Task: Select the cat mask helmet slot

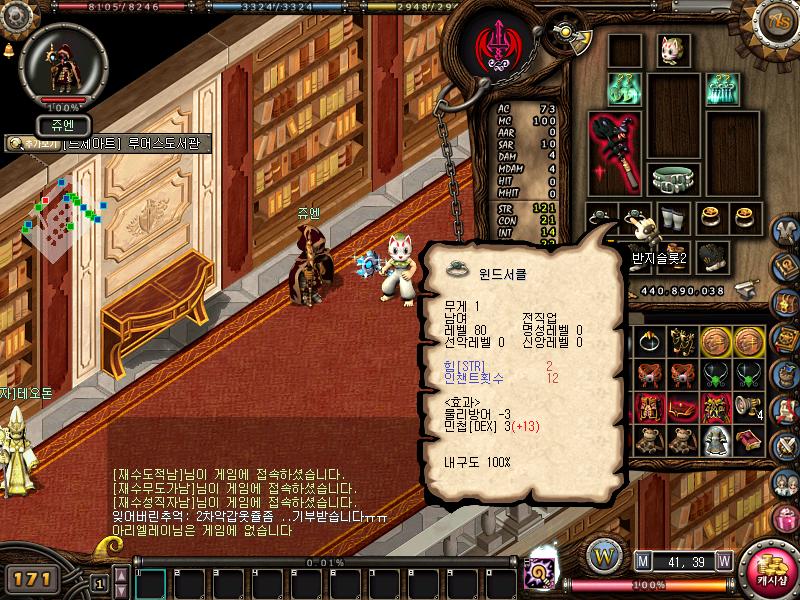Action: click(670, 51)
